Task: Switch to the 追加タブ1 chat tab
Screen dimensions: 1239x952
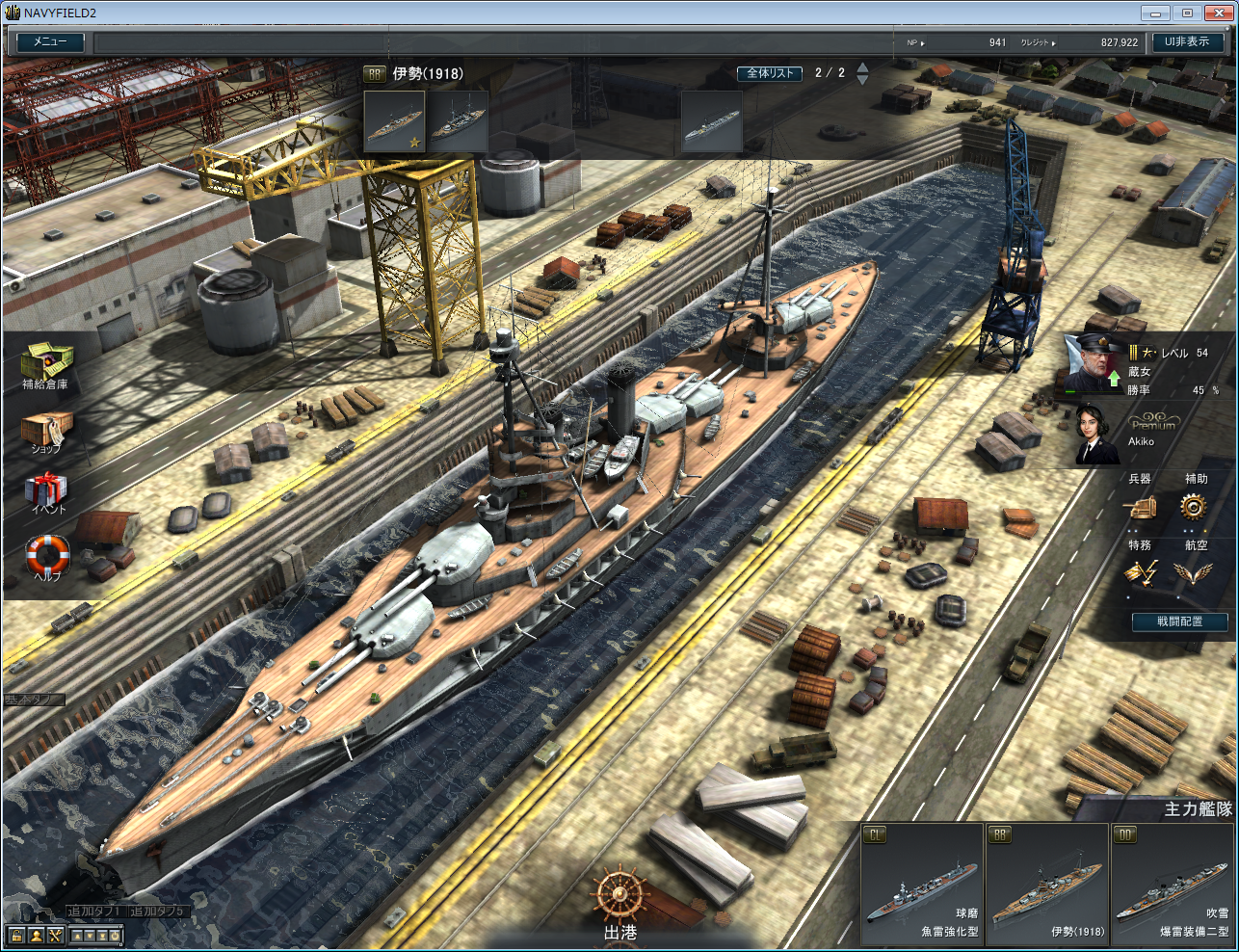Action: click(x=93, y=911)
